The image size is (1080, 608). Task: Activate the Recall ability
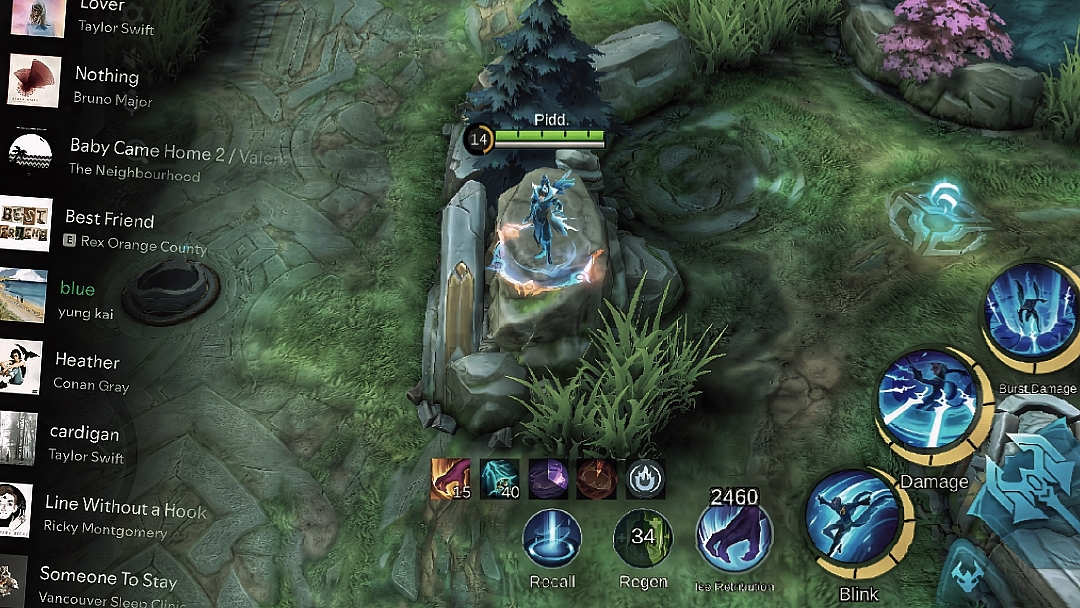(x=552, y=538)
